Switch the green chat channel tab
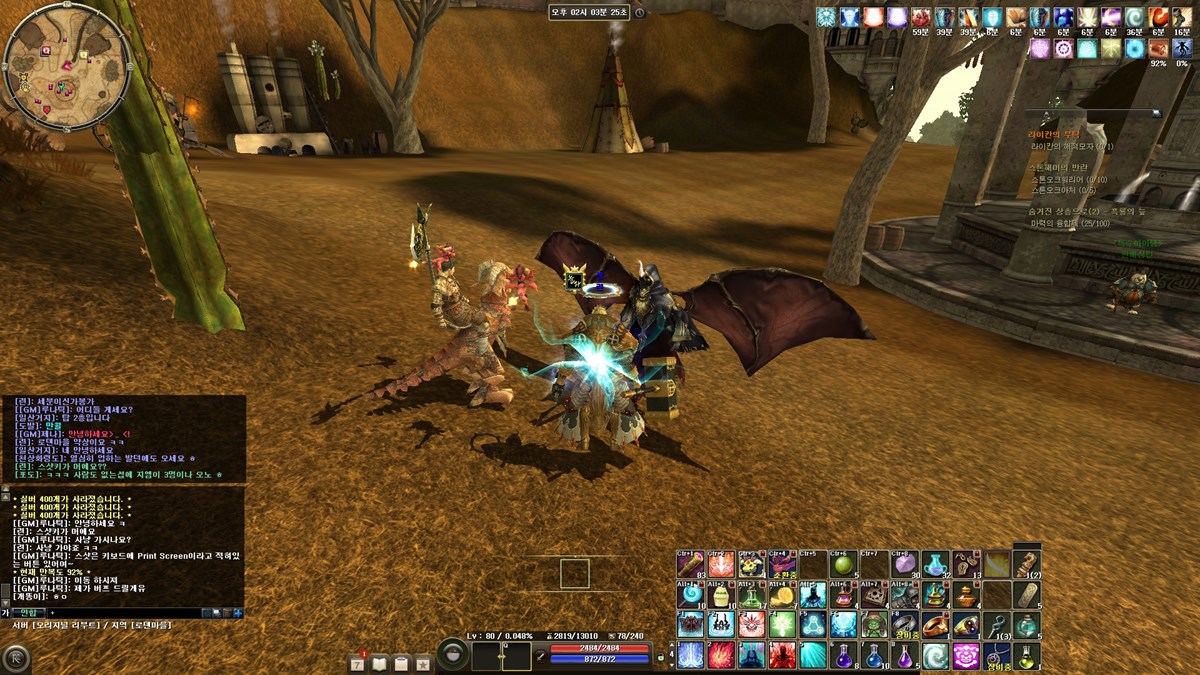The image size is (1200, 675). click(27, 612)
